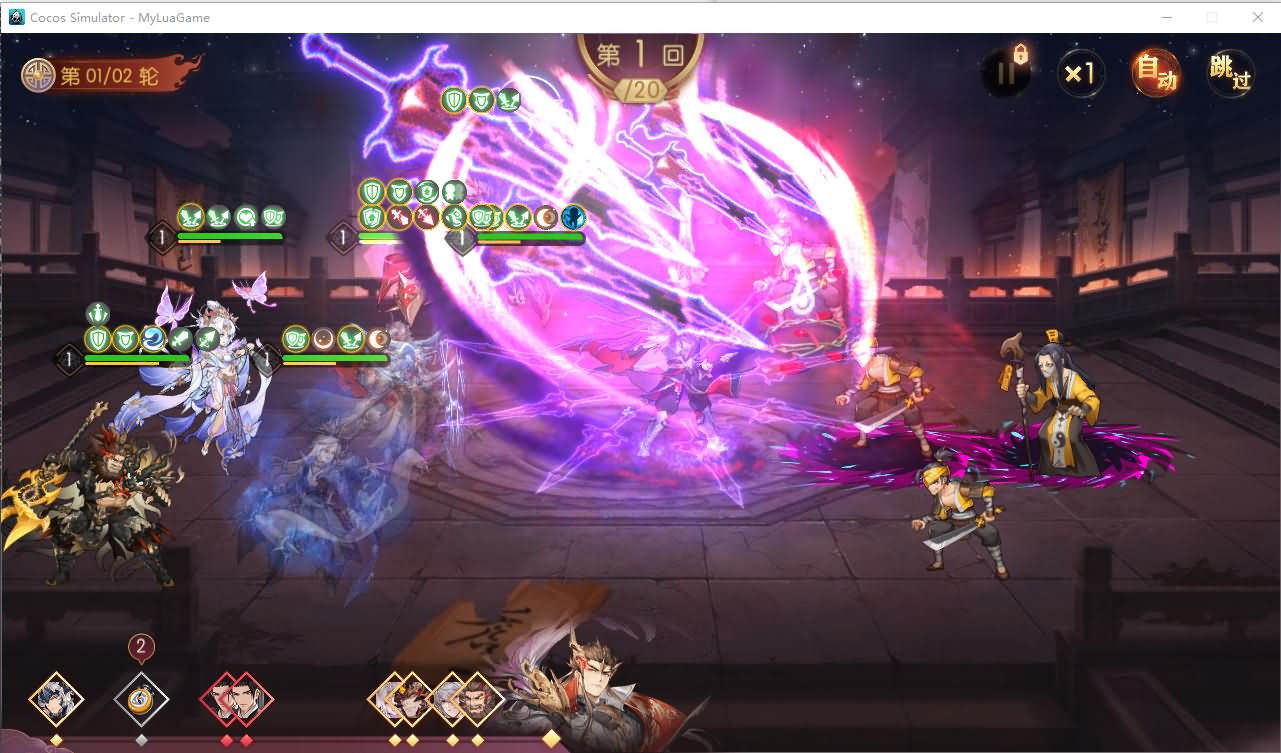Click the anchor-shaped buff icon above white-haired ally
This screenshot has width=1281, height=753.
[98, 313]
